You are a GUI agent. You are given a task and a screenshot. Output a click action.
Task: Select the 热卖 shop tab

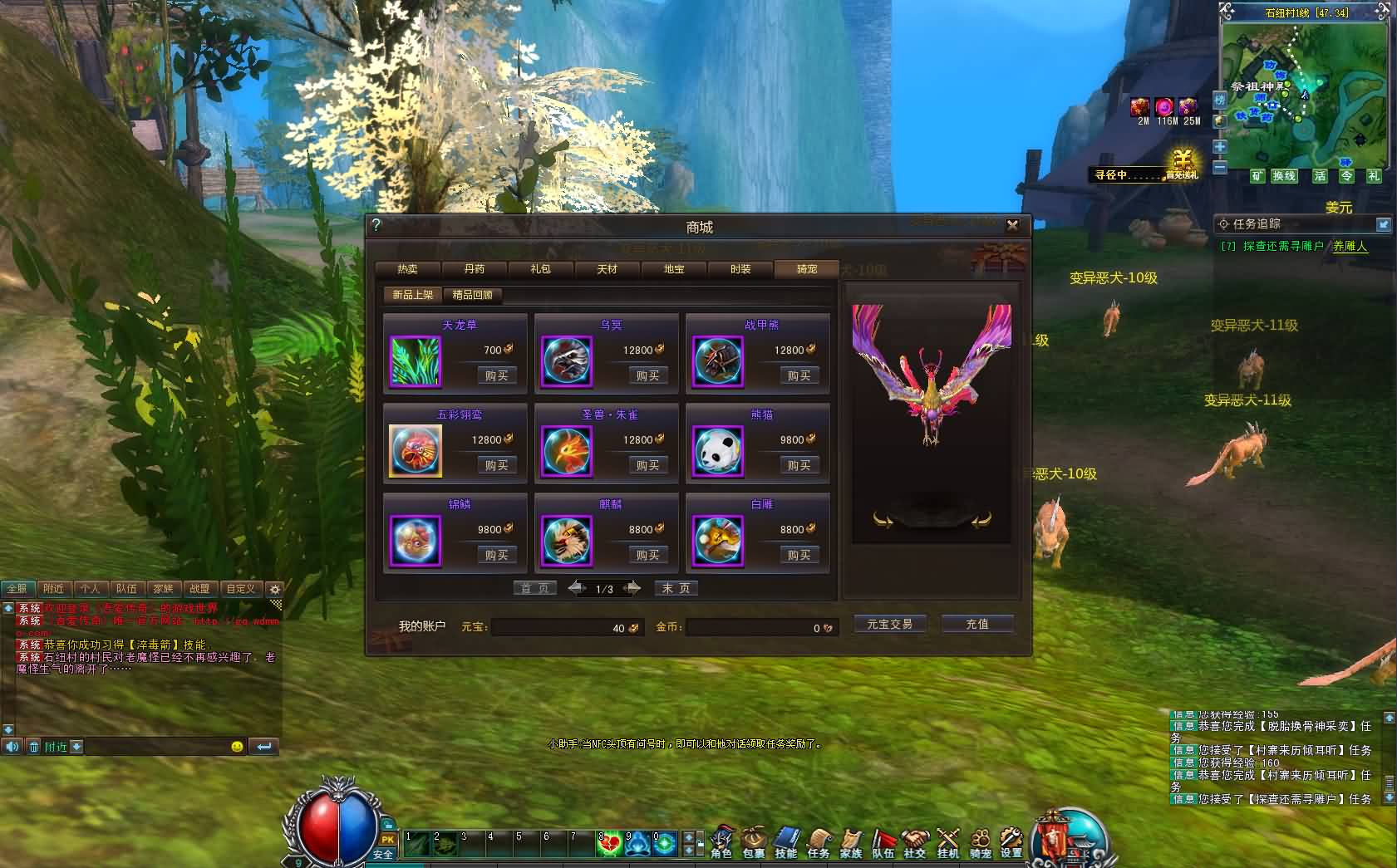click(407, 269)
